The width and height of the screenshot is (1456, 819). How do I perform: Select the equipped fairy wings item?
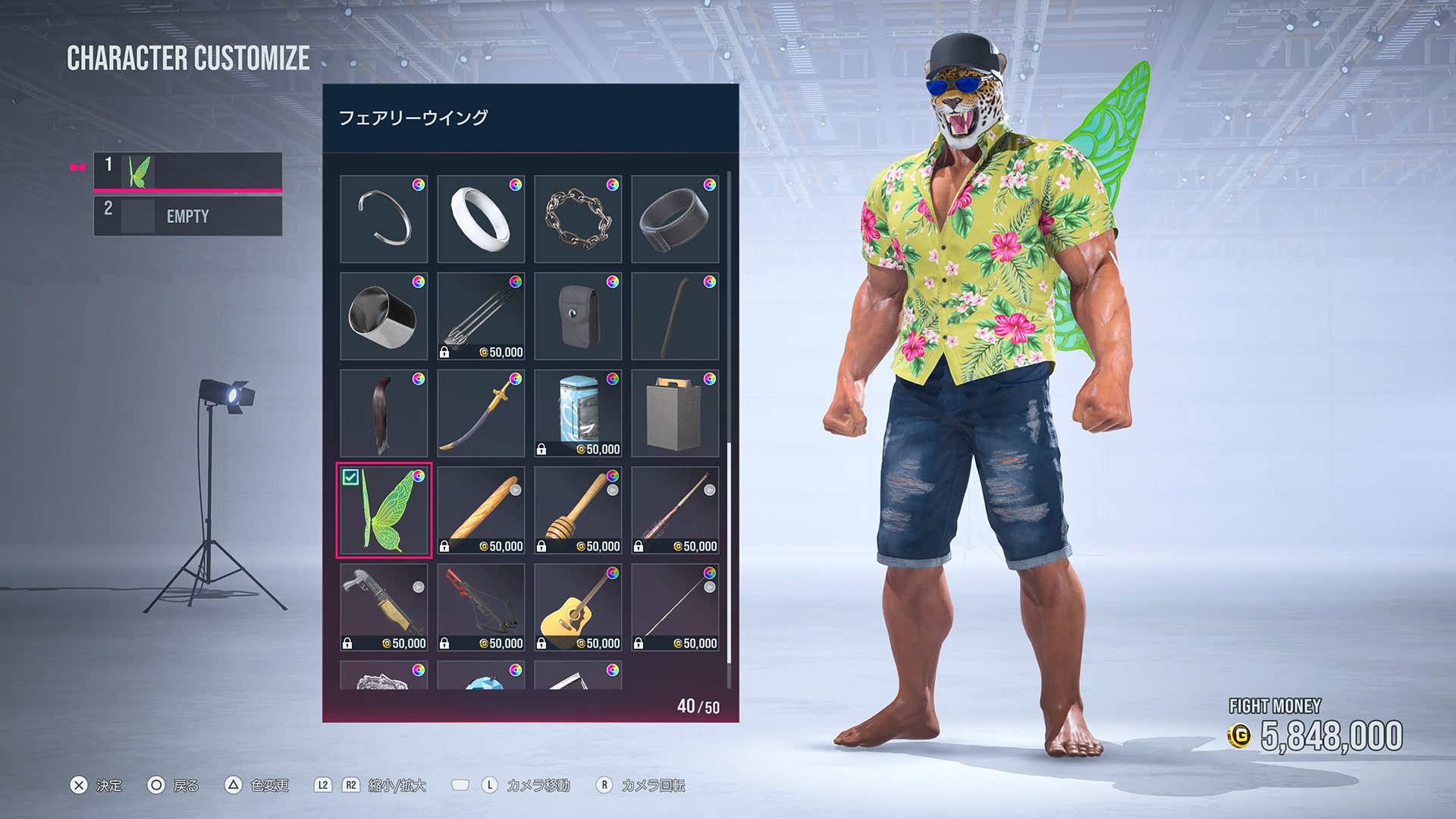(384, 510)
